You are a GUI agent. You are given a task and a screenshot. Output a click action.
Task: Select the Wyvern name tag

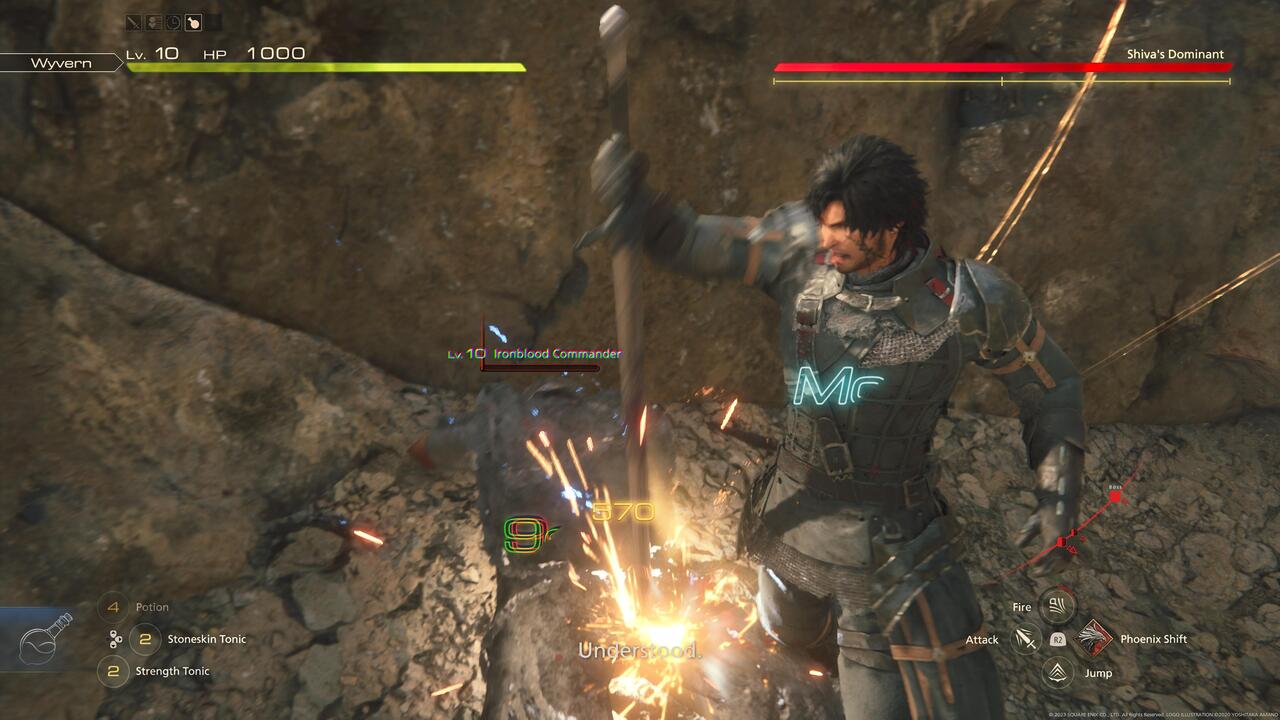point(61,63)
